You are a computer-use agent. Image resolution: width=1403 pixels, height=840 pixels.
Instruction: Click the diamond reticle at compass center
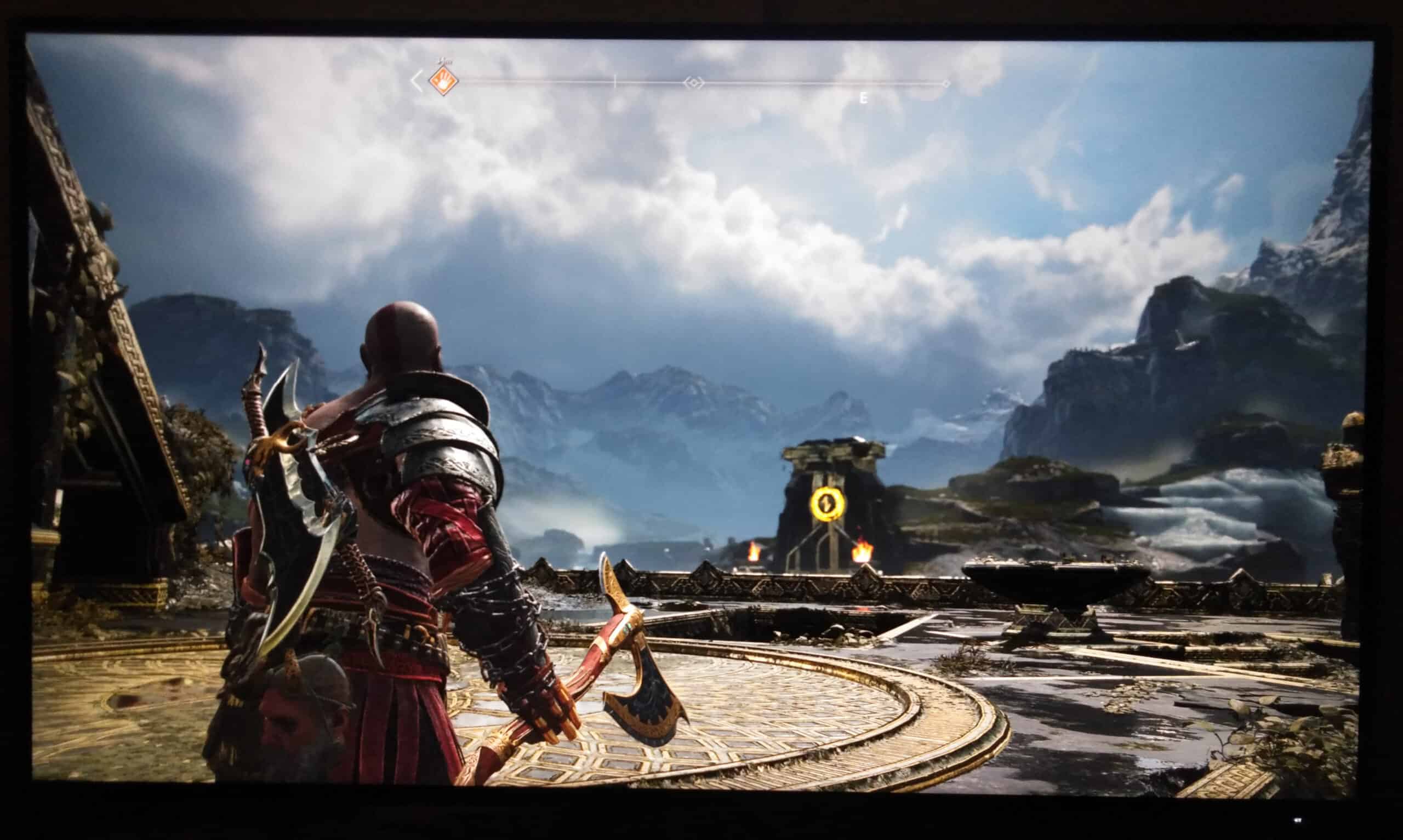tap(694, 83)
